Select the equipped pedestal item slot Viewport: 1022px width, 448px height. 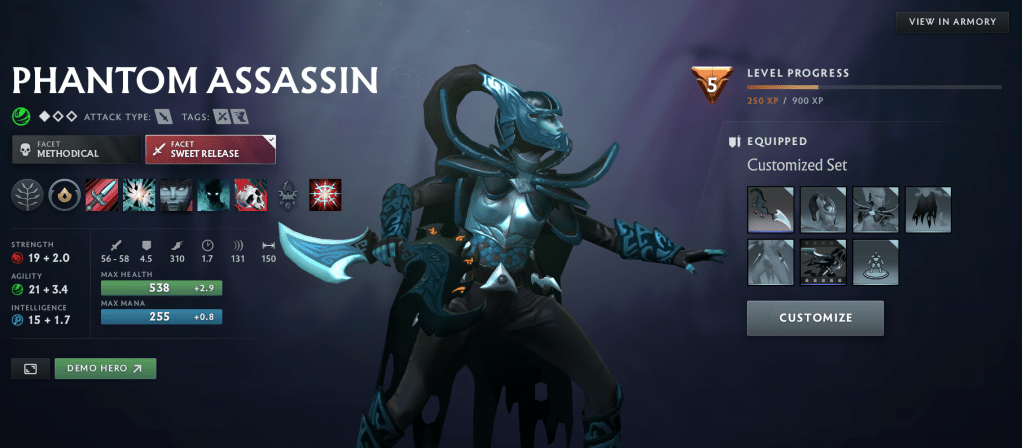click(876, 262)
